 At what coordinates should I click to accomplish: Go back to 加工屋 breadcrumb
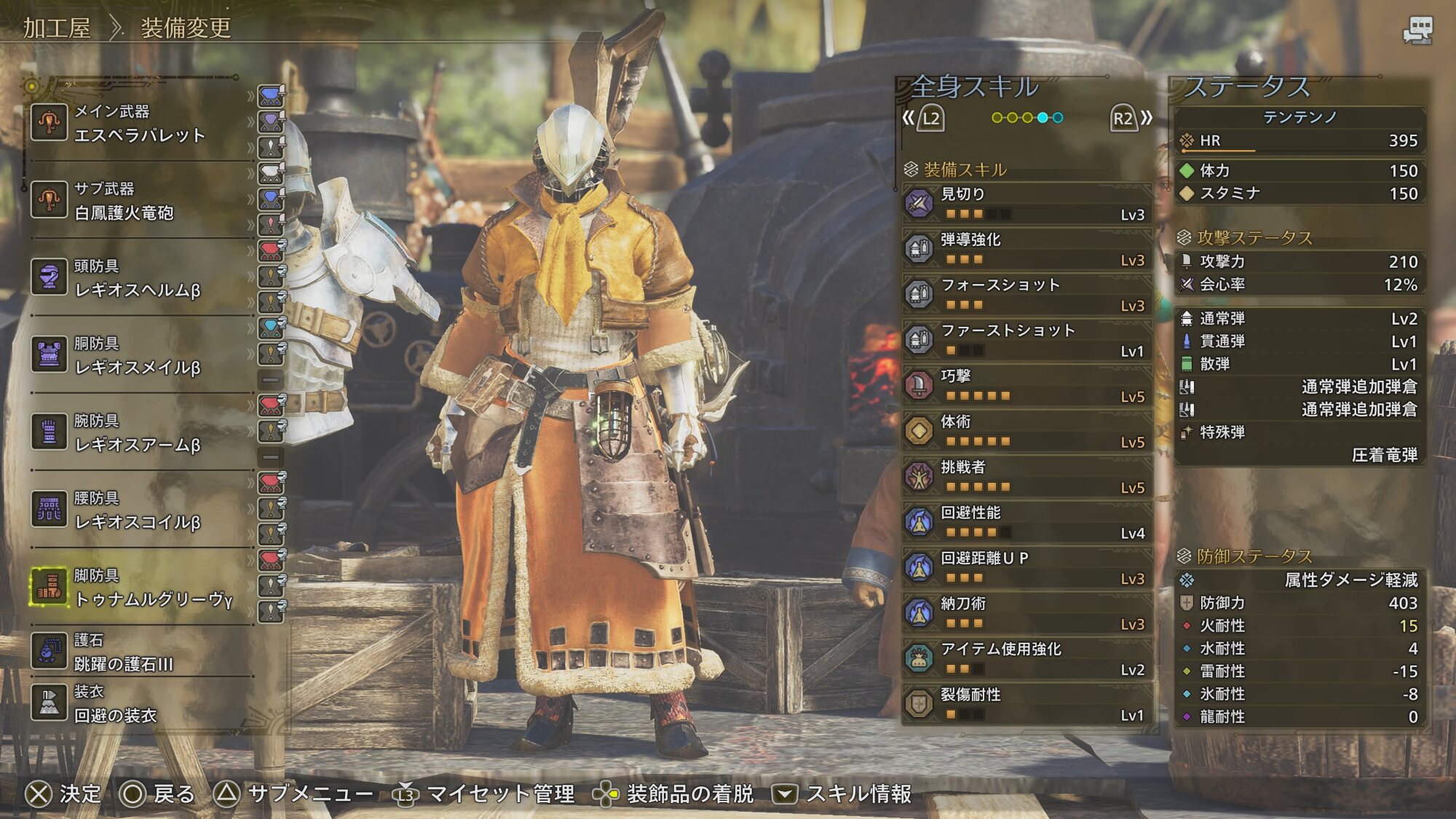57,28
